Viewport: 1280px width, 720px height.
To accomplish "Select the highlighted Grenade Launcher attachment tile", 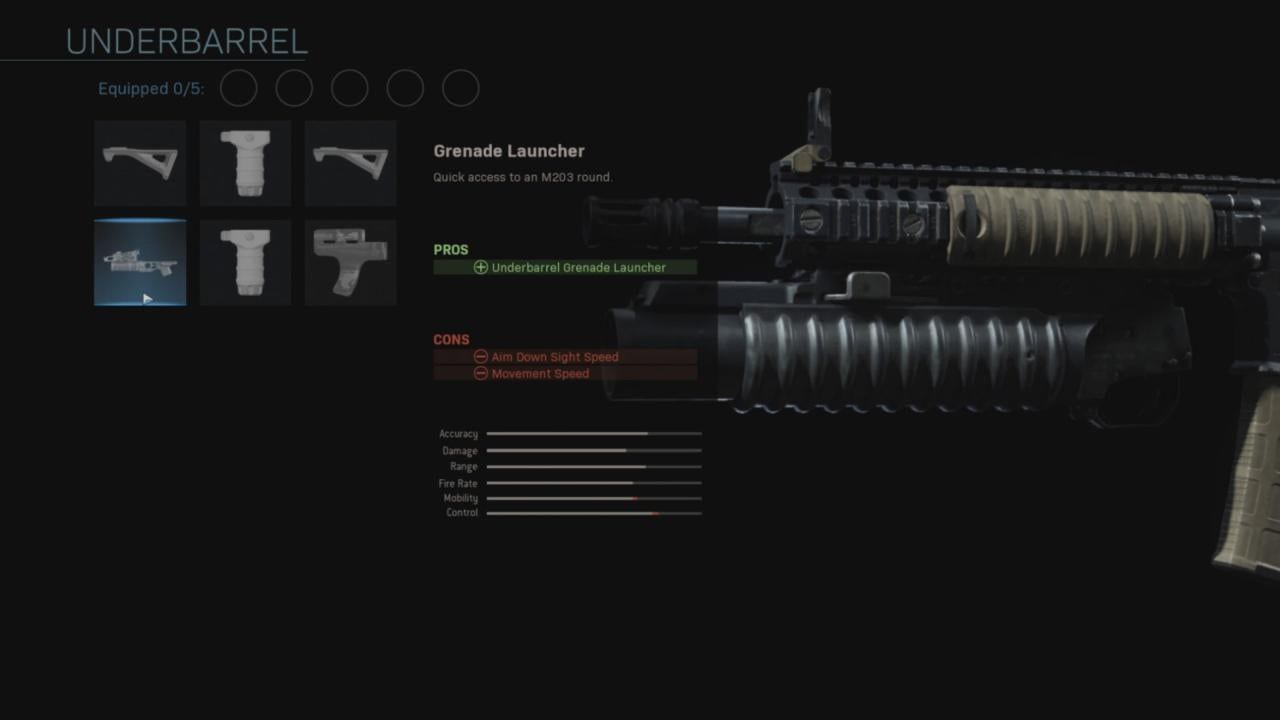I will tap(140, 263).
